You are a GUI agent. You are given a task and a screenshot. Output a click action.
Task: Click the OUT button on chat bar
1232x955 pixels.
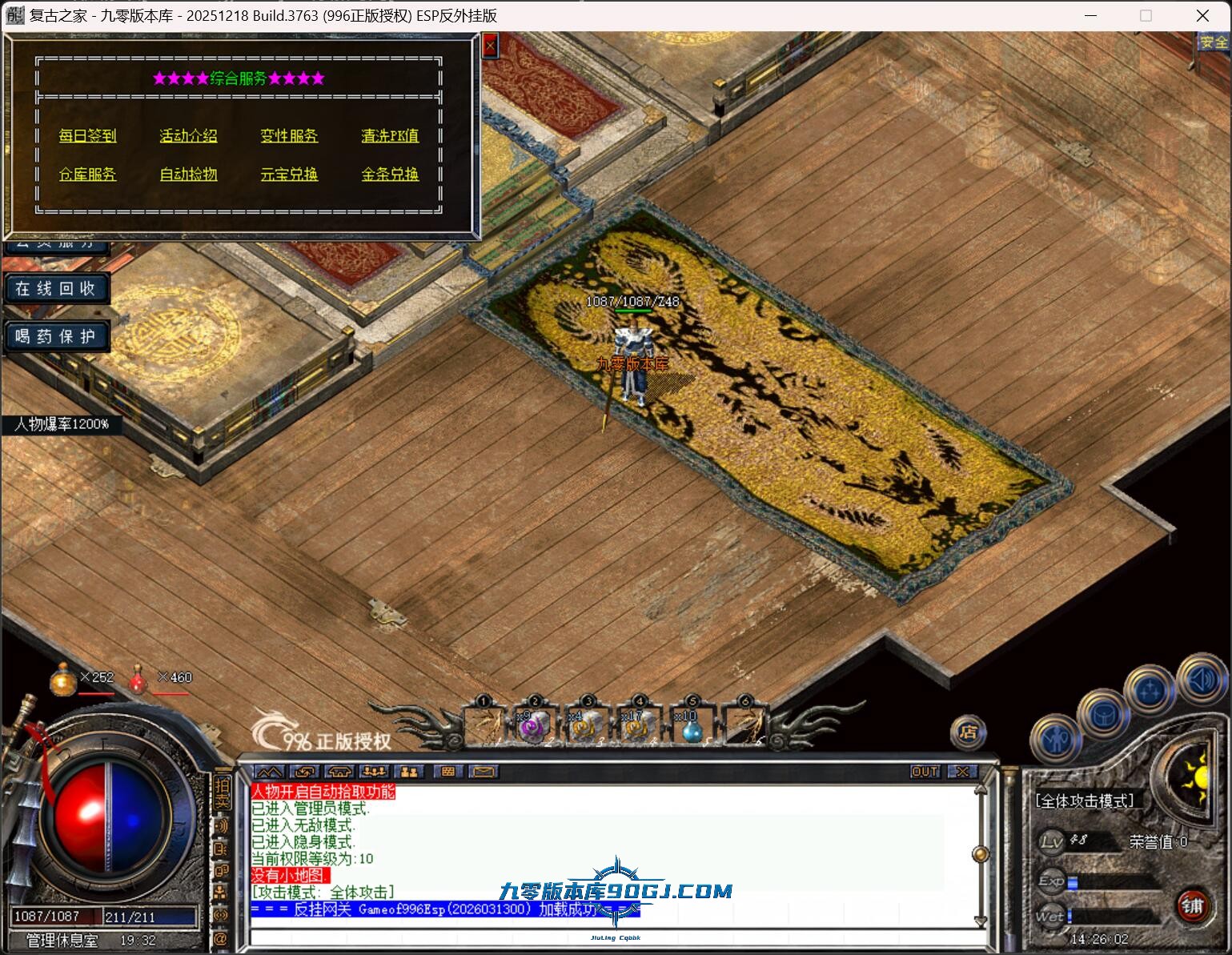click(x=925, y=772)
